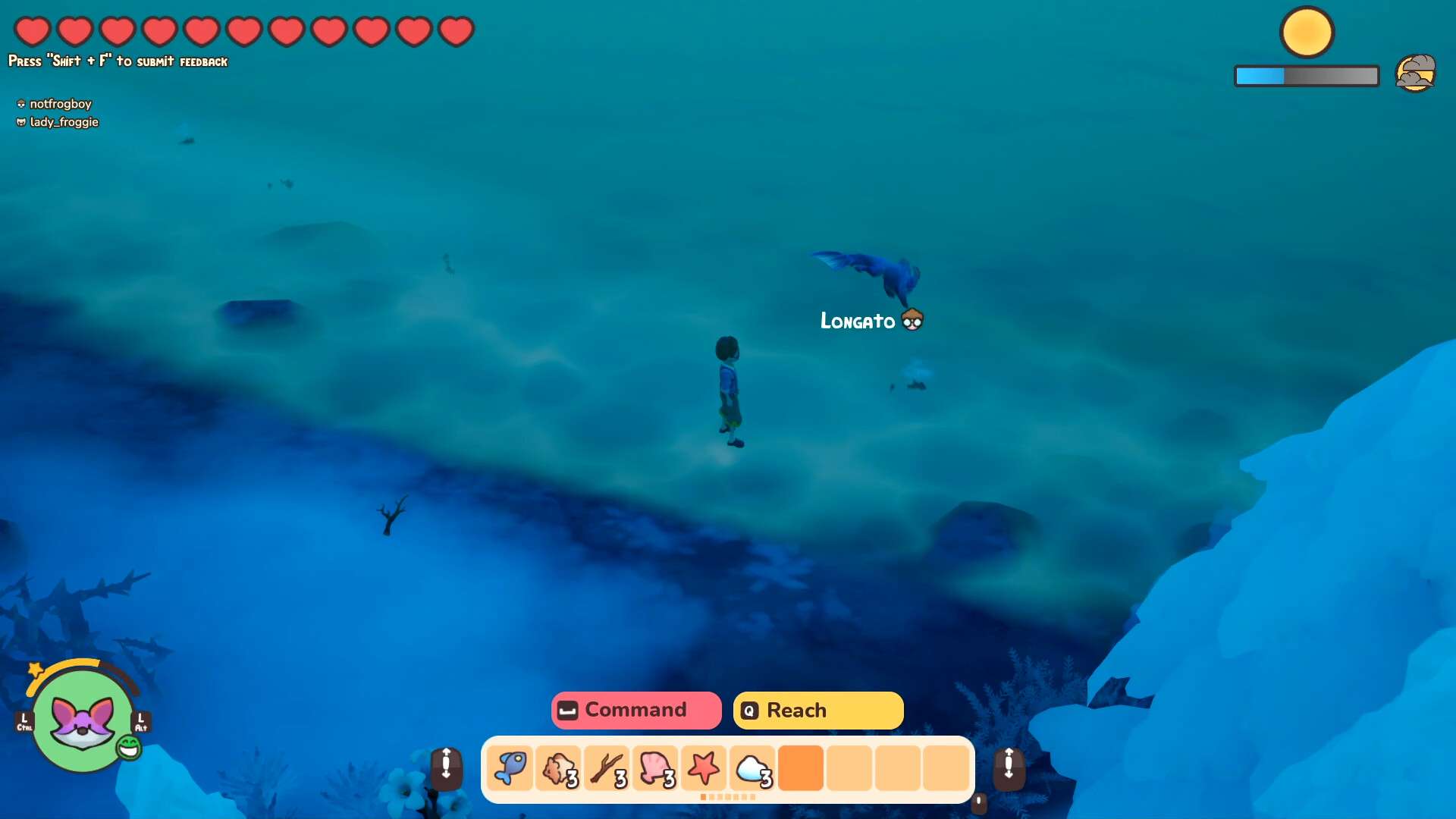Select player notfrogboy in the list
Image resolution: width=1456 pixels, height=819 pixels.
pyautogui.click(x=60, y=104)
